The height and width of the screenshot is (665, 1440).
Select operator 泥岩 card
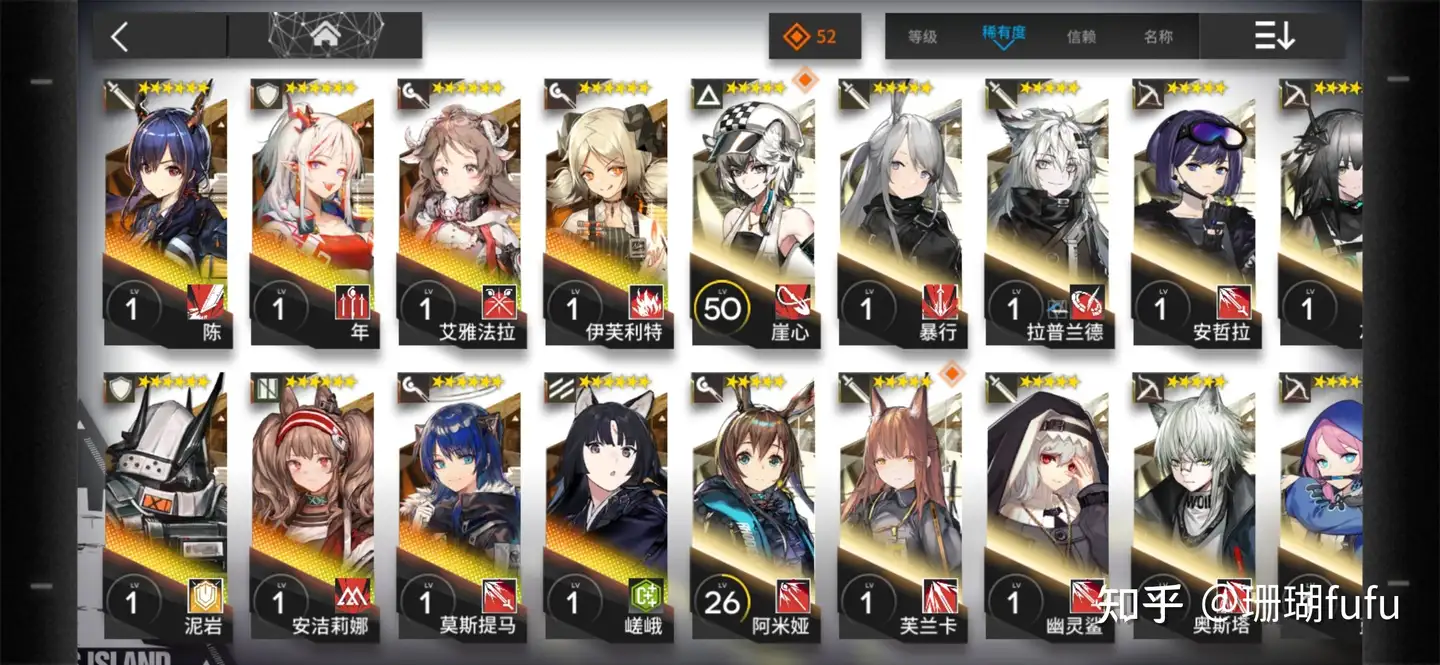click(x=166, y=505)
